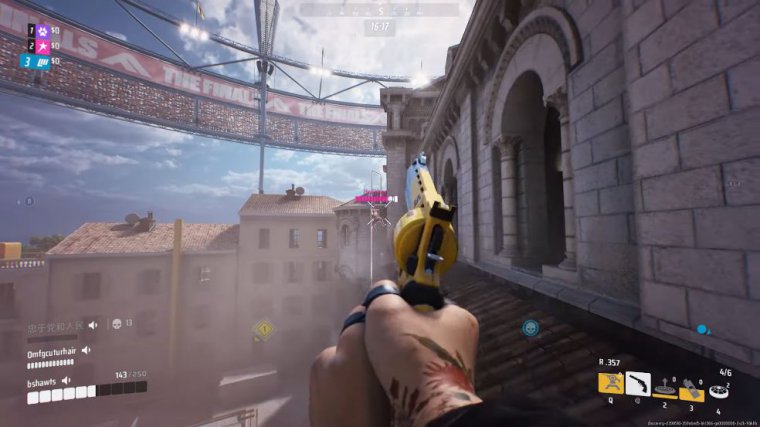Activate the yellow specialization ability slot
The width and height of the screenshot is (760, 427).
[x=611, y=383]
